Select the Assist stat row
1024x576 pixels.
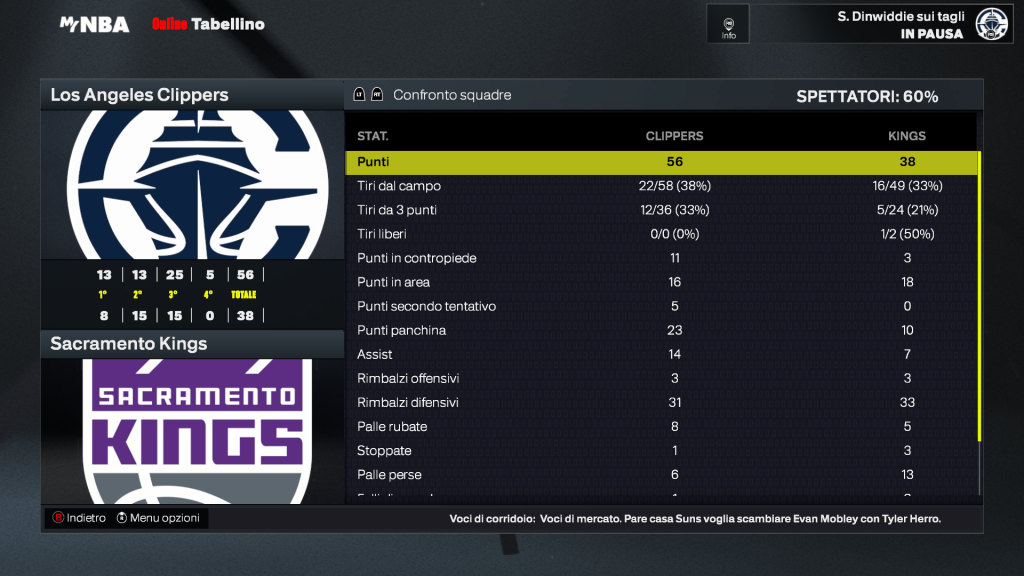point(660,354)
